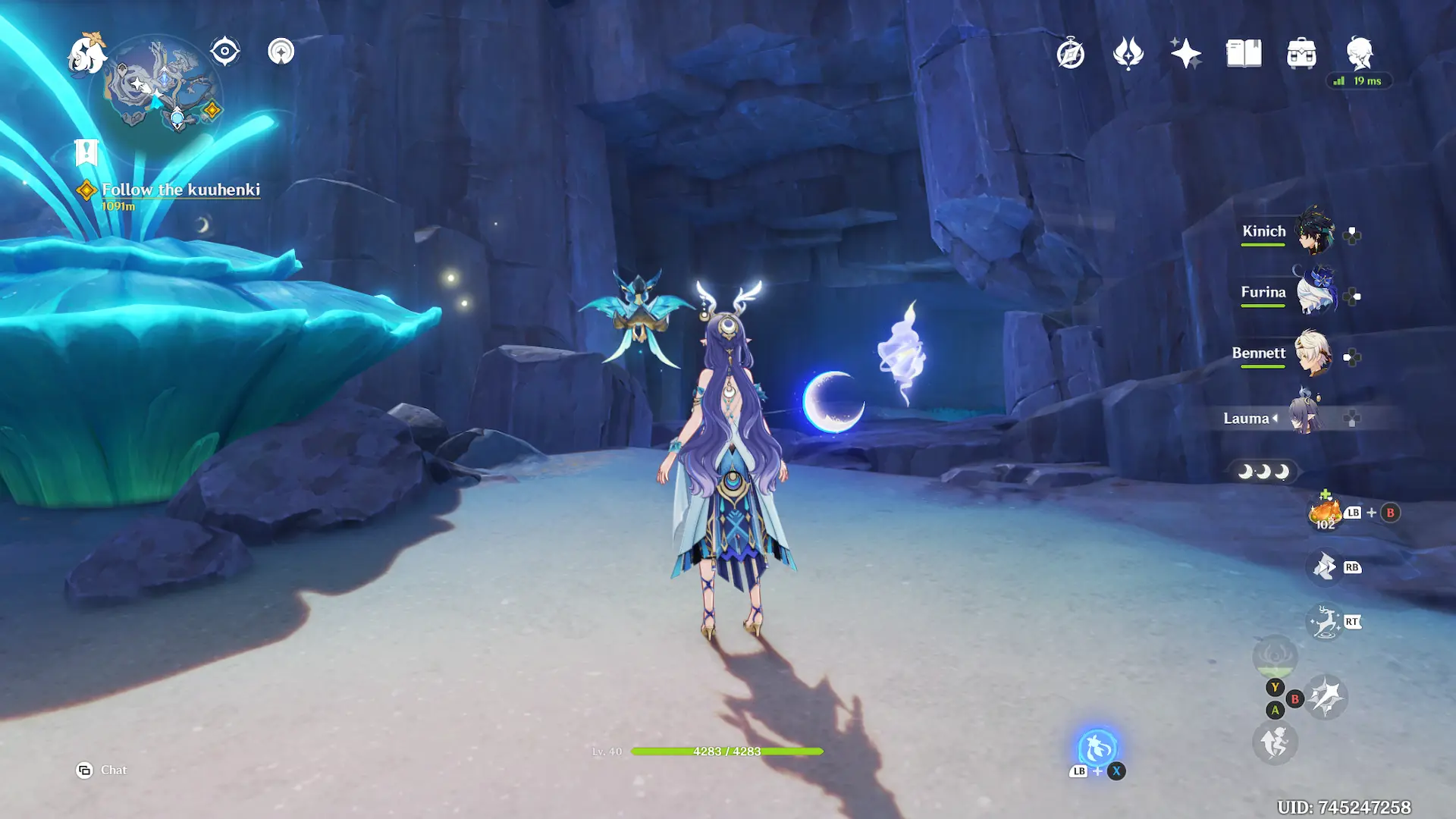This screenshot has height=819, width=1456.
Task: Open the Wish star icon
Action: click(x=1186, y=54)
